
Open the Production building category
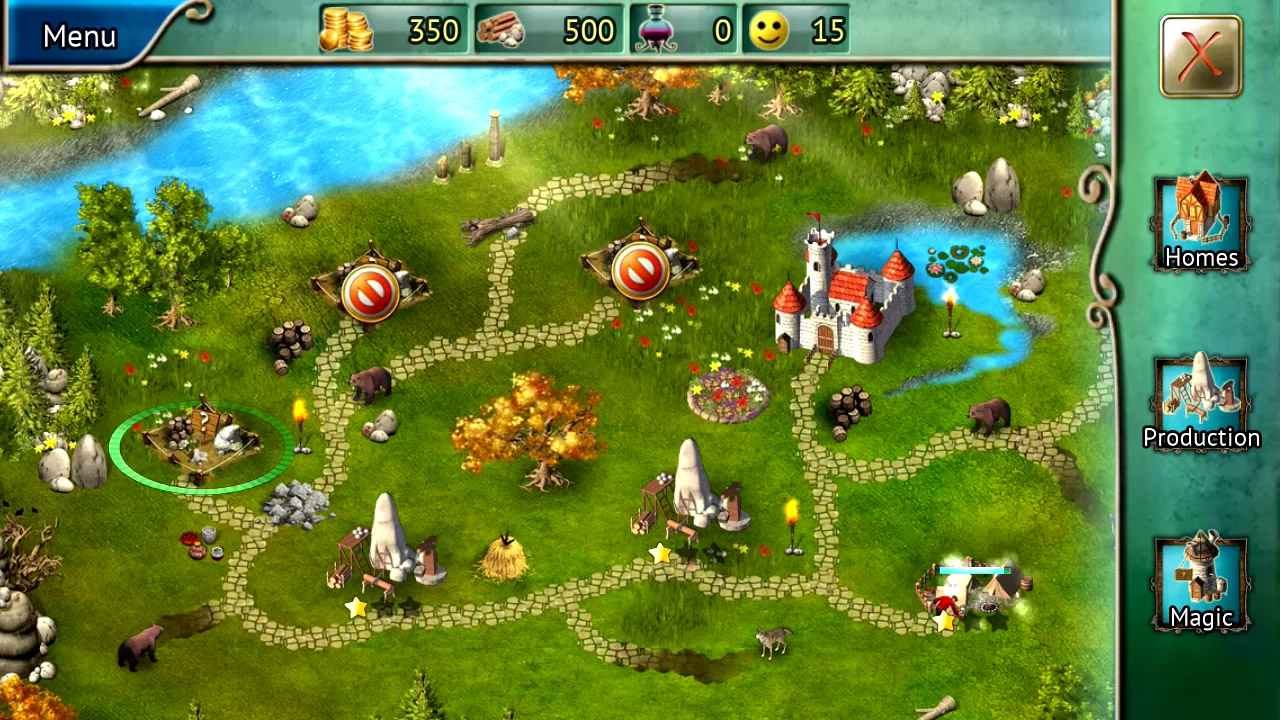tap(1201, 400)
